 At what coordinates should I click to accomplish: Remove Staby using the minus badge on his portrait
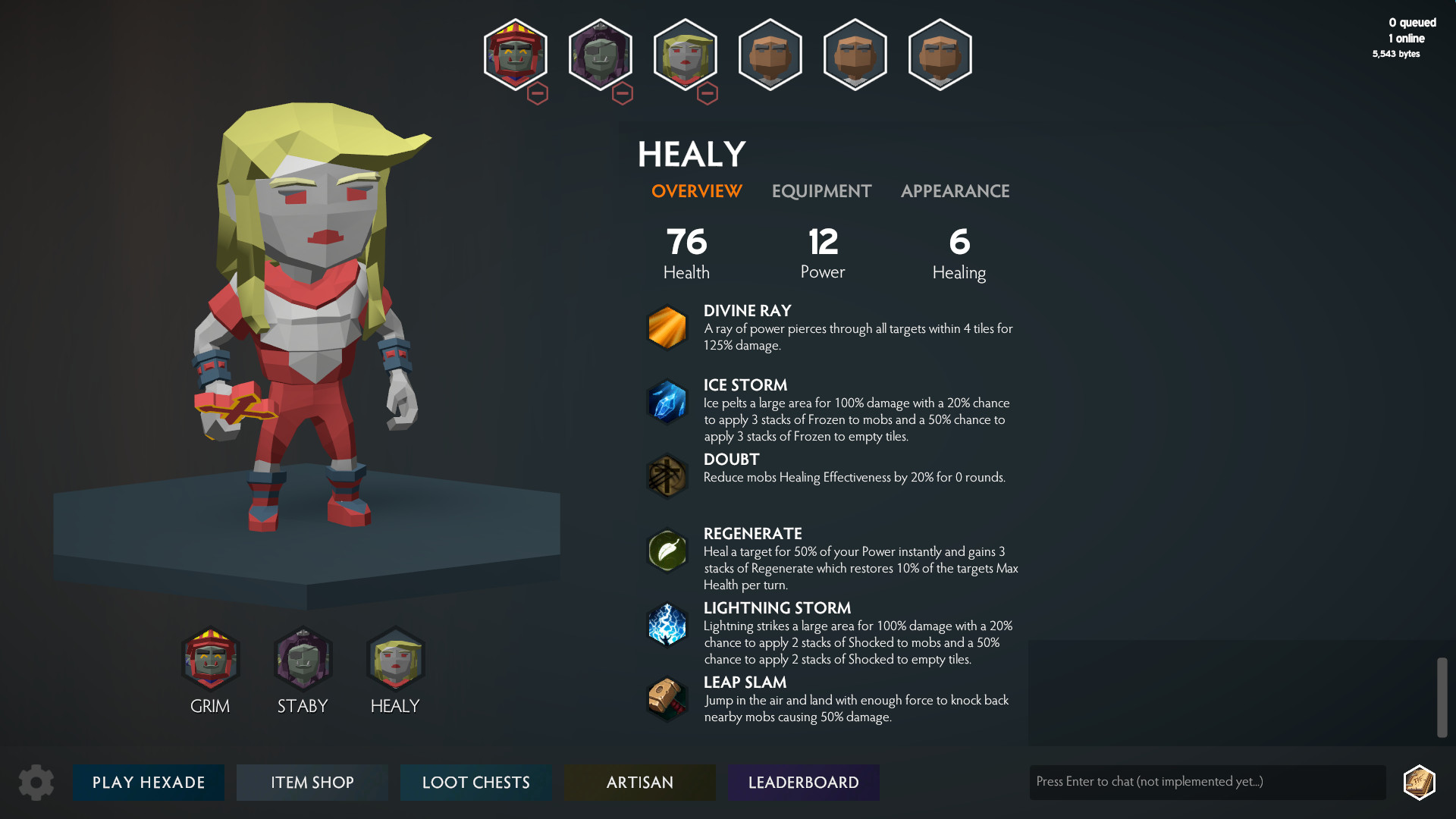click(623, 93)
